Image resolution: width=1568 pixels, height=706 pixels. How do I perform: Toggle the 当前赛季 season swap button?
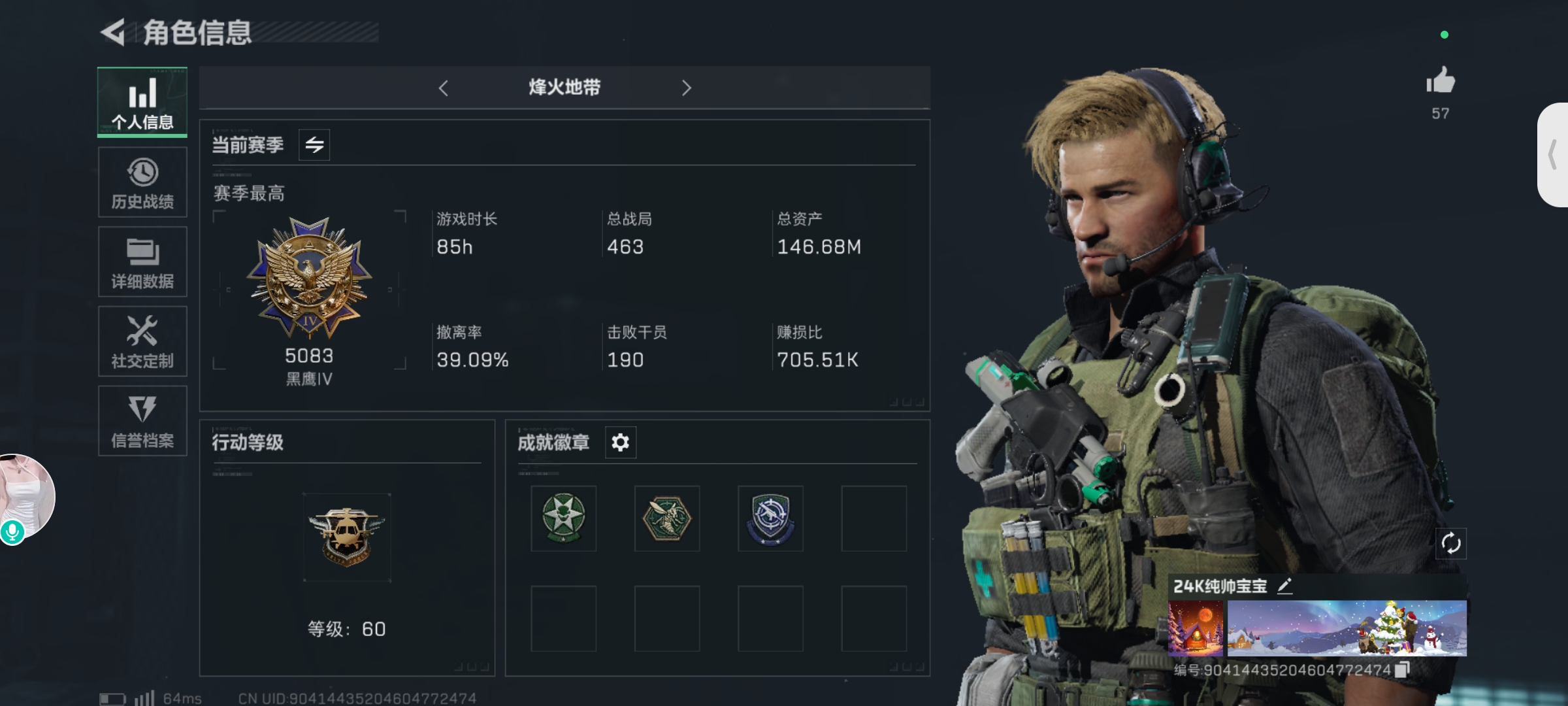point(314,144)
